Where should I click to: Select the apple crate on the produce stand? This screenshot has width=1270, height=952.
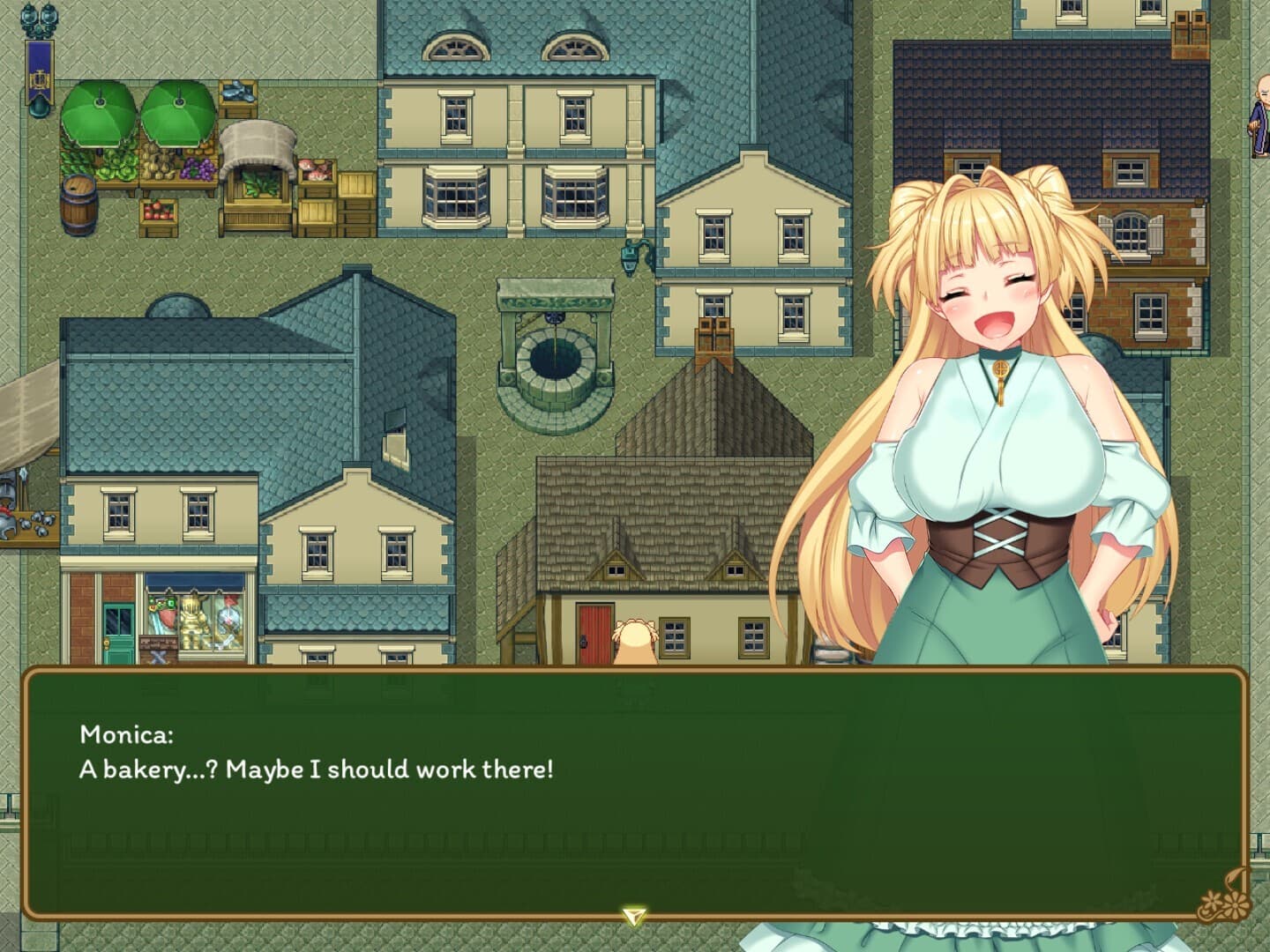pos(159,213)
